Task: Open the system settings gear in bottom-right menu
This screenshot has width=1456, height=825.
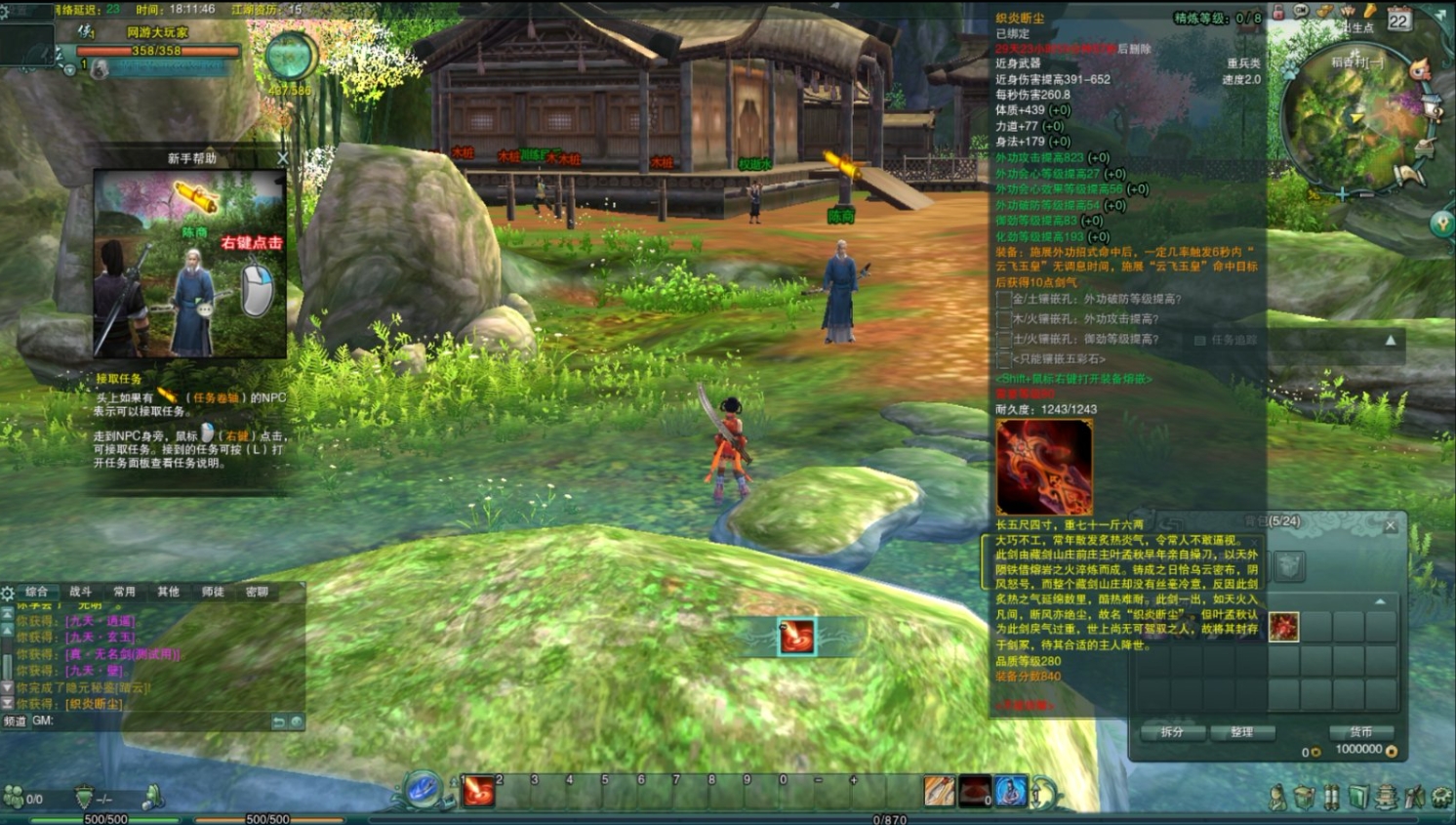Action: (x=1442, y=798)
